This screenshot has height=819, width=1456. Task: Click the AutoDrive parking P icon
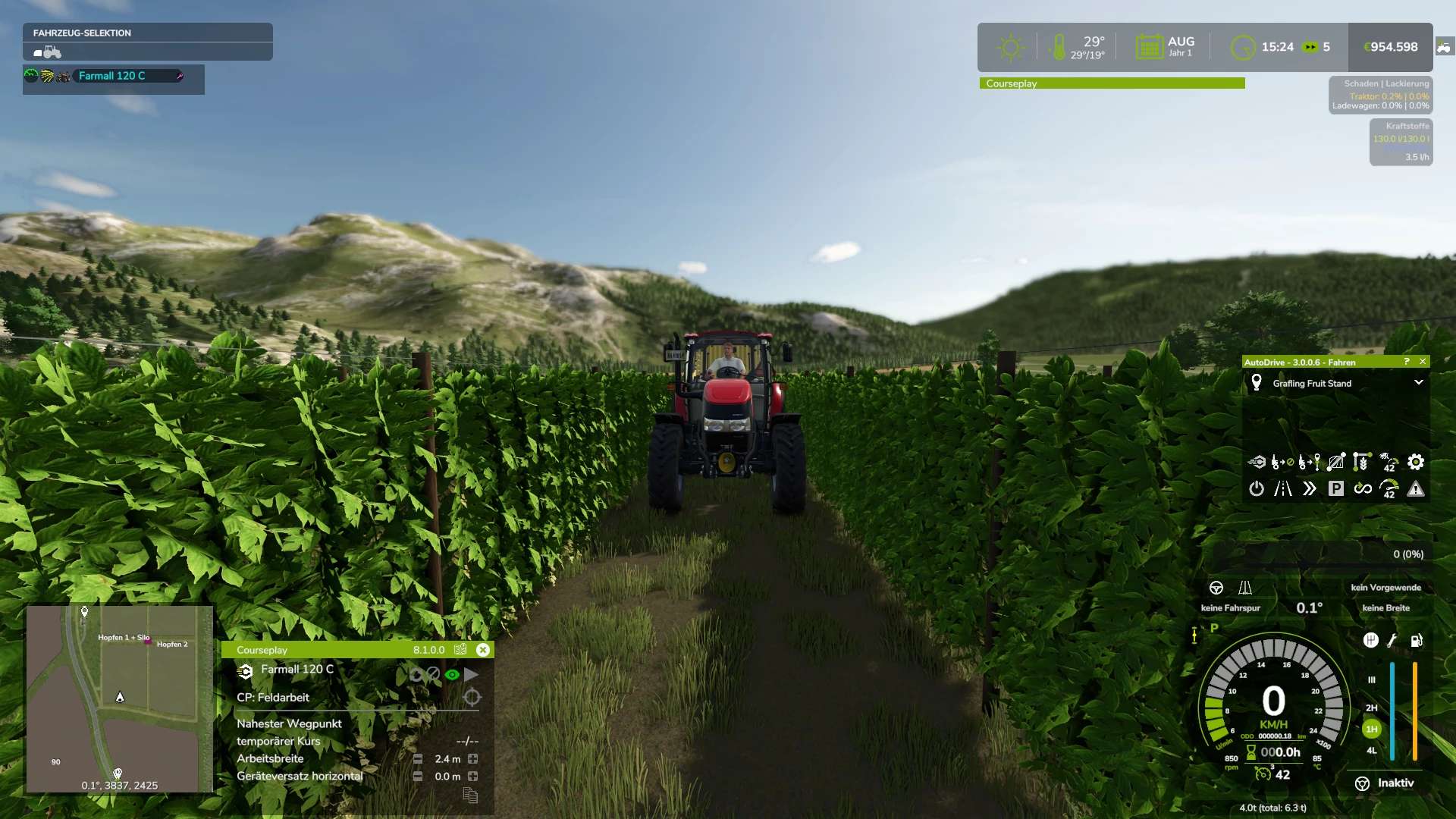coord(1336,489)
